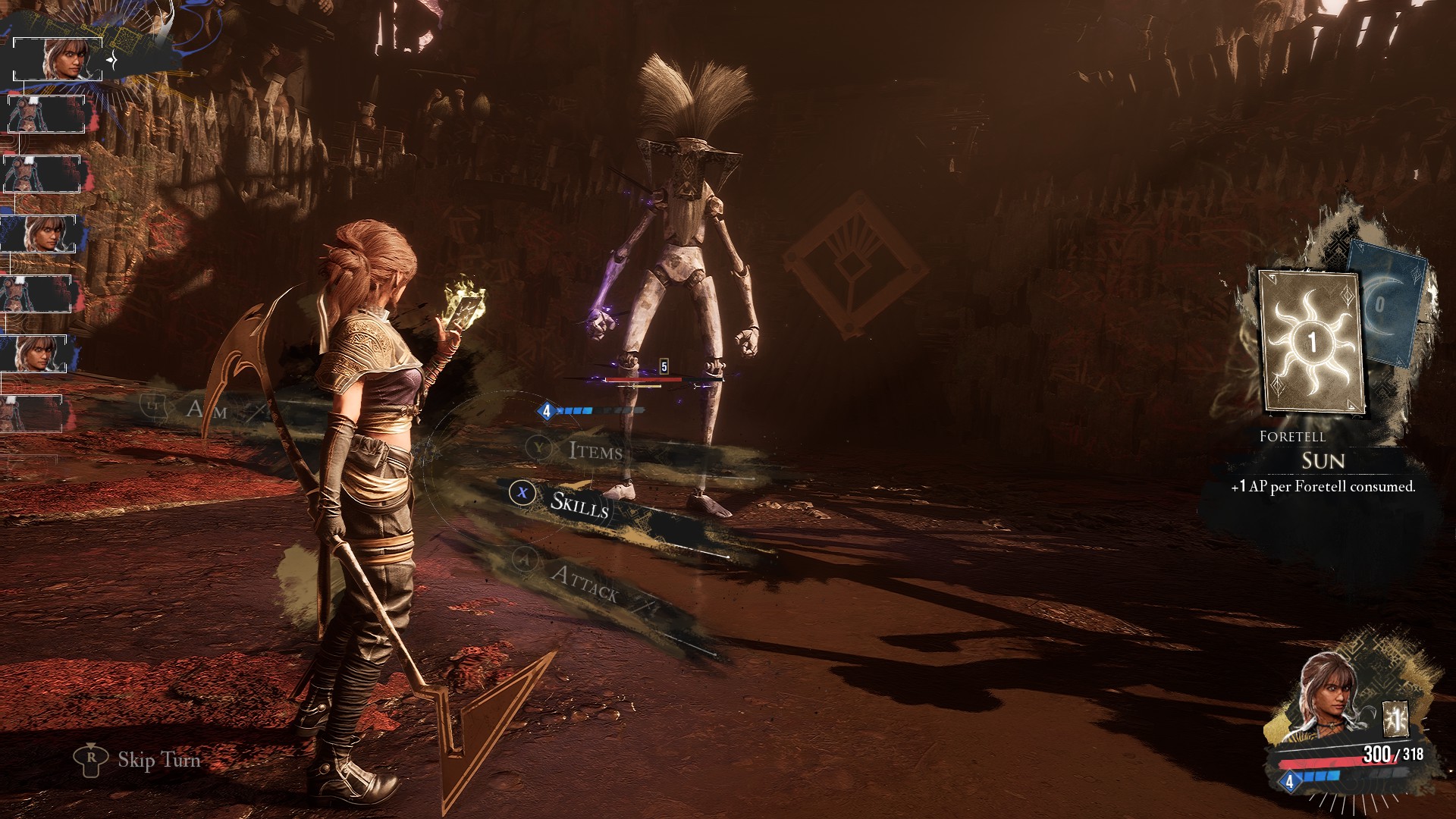Choose the Items command
Image resolution: width=1456 pixels, height=819 pixels.
point(595,451)
